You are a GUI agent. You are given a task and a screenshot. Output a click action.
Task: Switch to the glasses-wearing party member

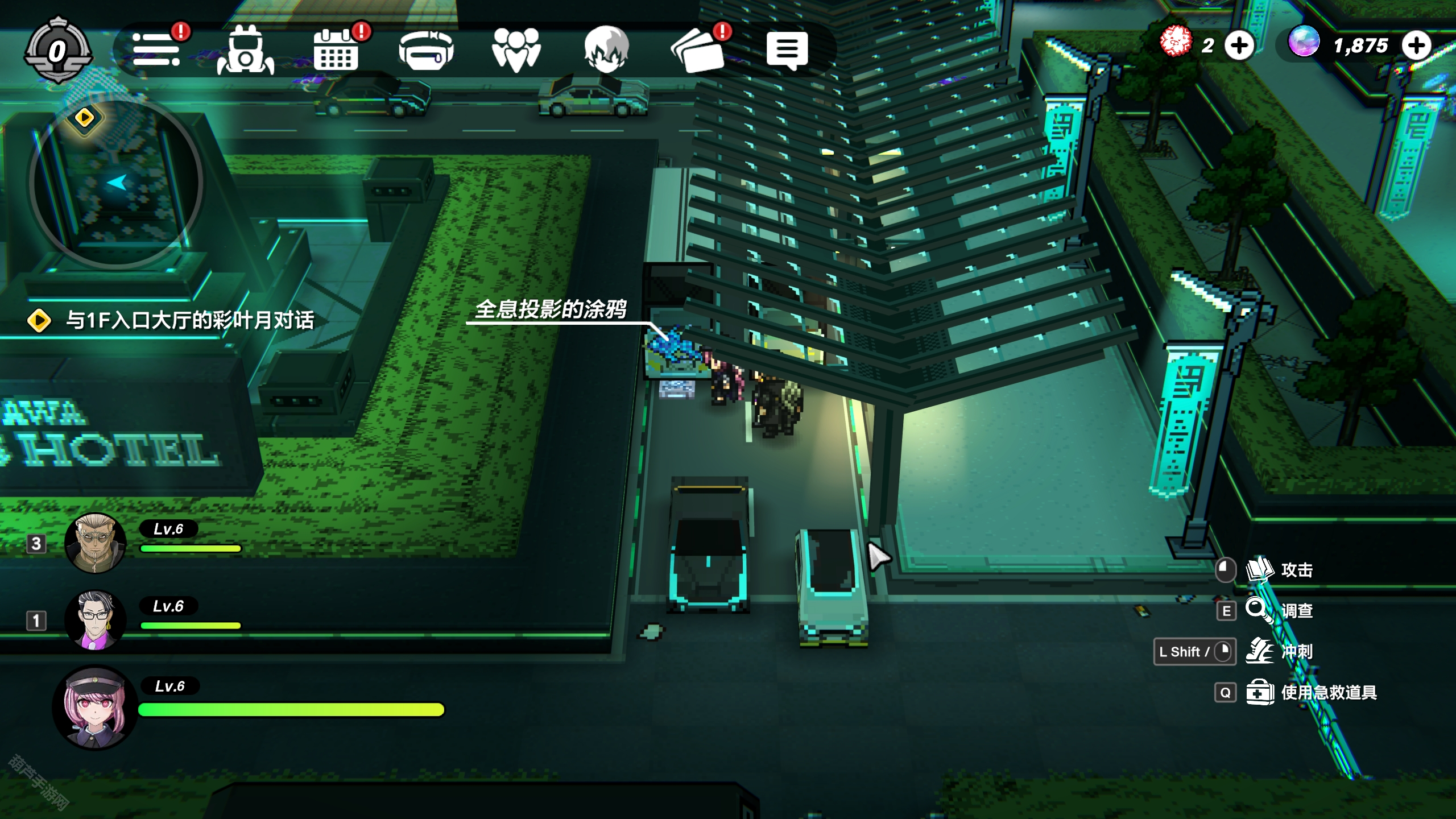pyautogui.click(x=95, y=620)
